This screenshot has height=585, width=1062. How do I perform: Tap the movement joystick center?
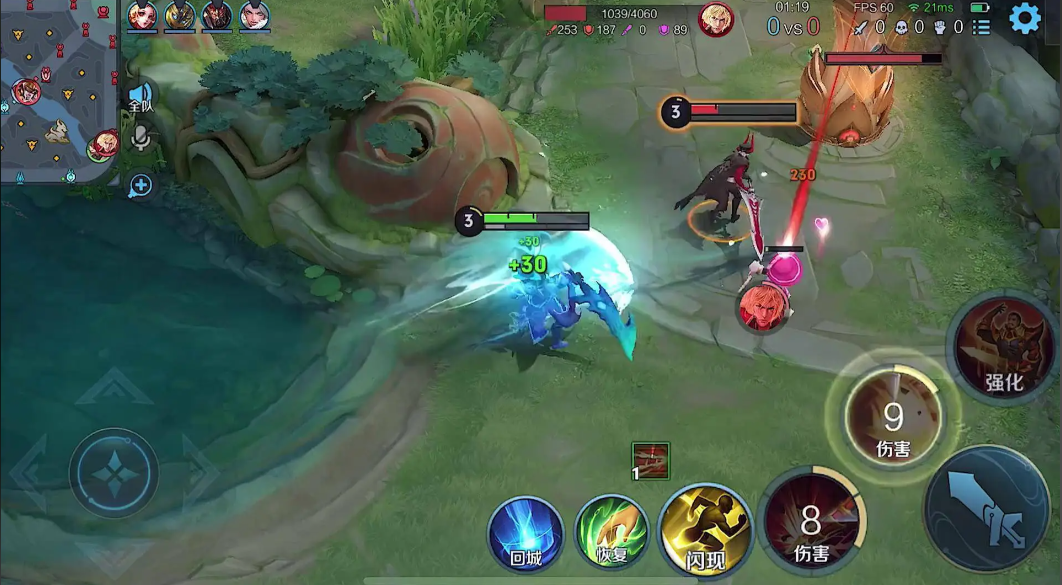[x=114, y=472]
